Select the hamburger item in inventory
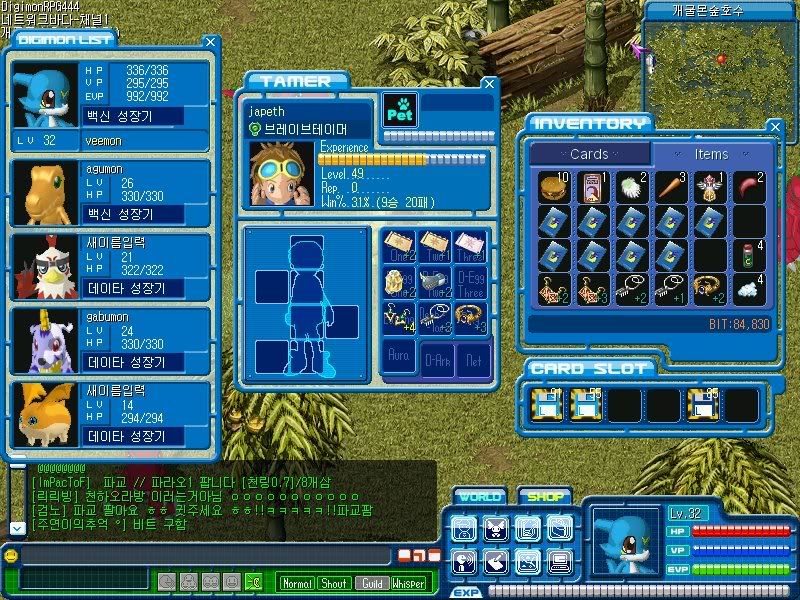Screen dimensions: 800x600 coord(555,187)
